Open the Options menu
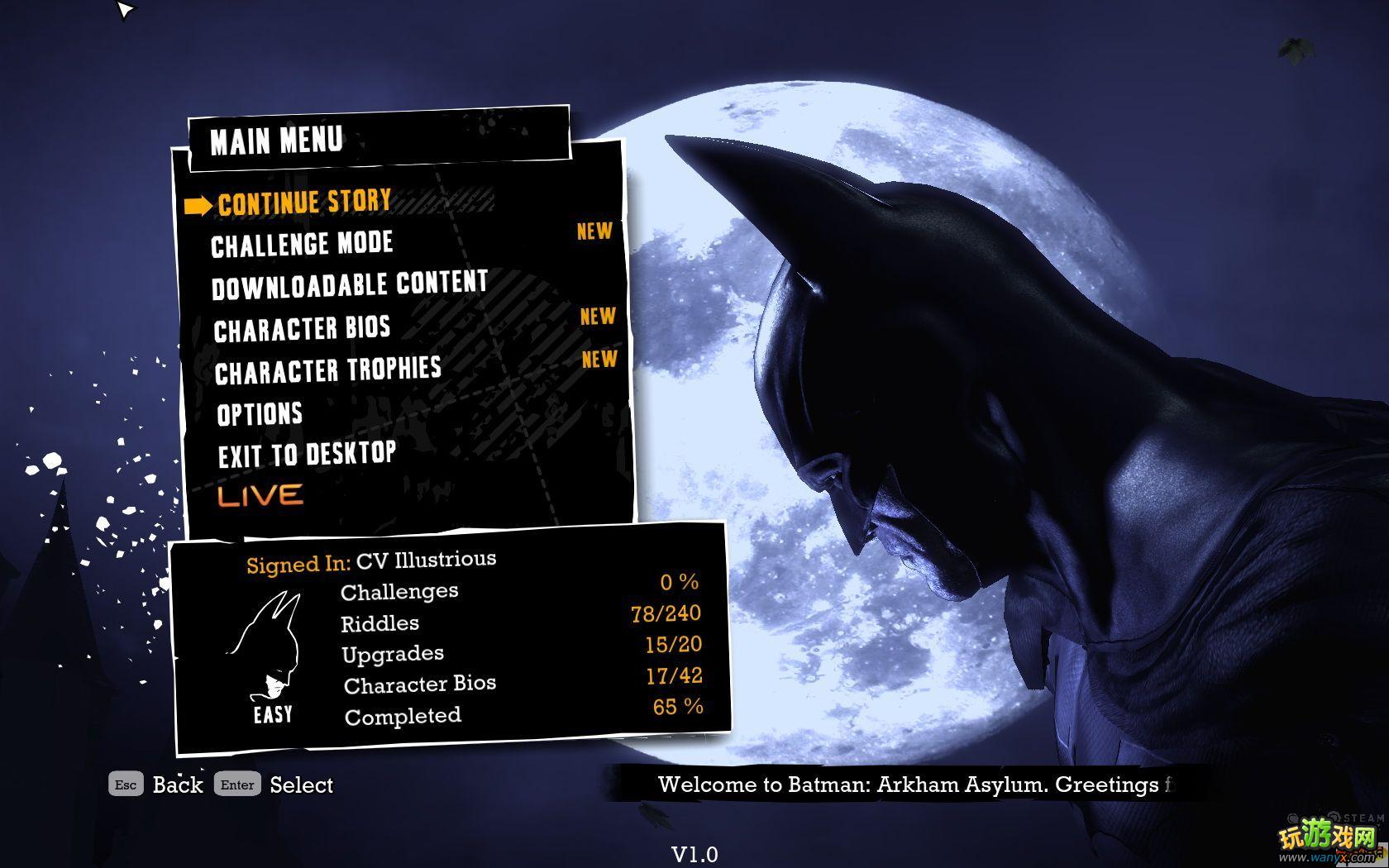This screenshot has width=1389, height=868. pos(260,413)
